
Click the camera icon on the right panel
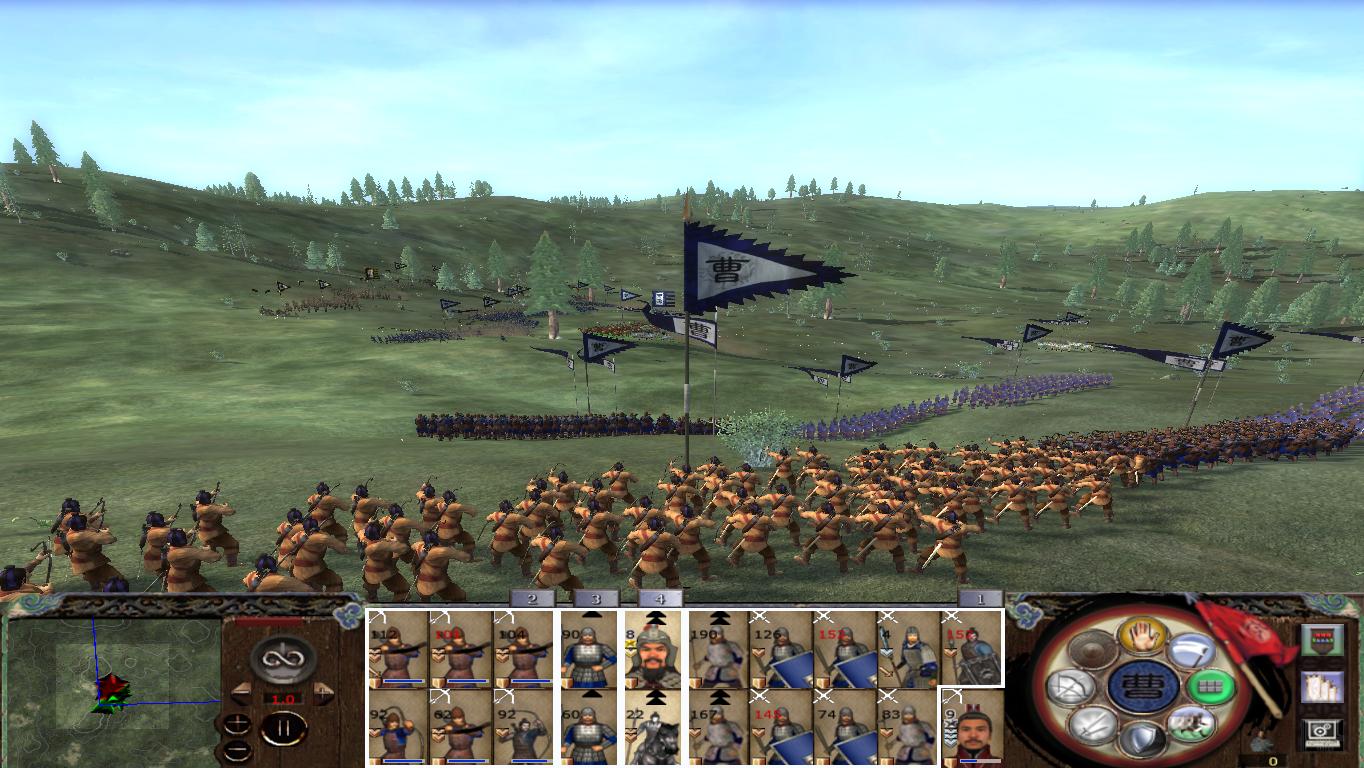pos(1320,731)
